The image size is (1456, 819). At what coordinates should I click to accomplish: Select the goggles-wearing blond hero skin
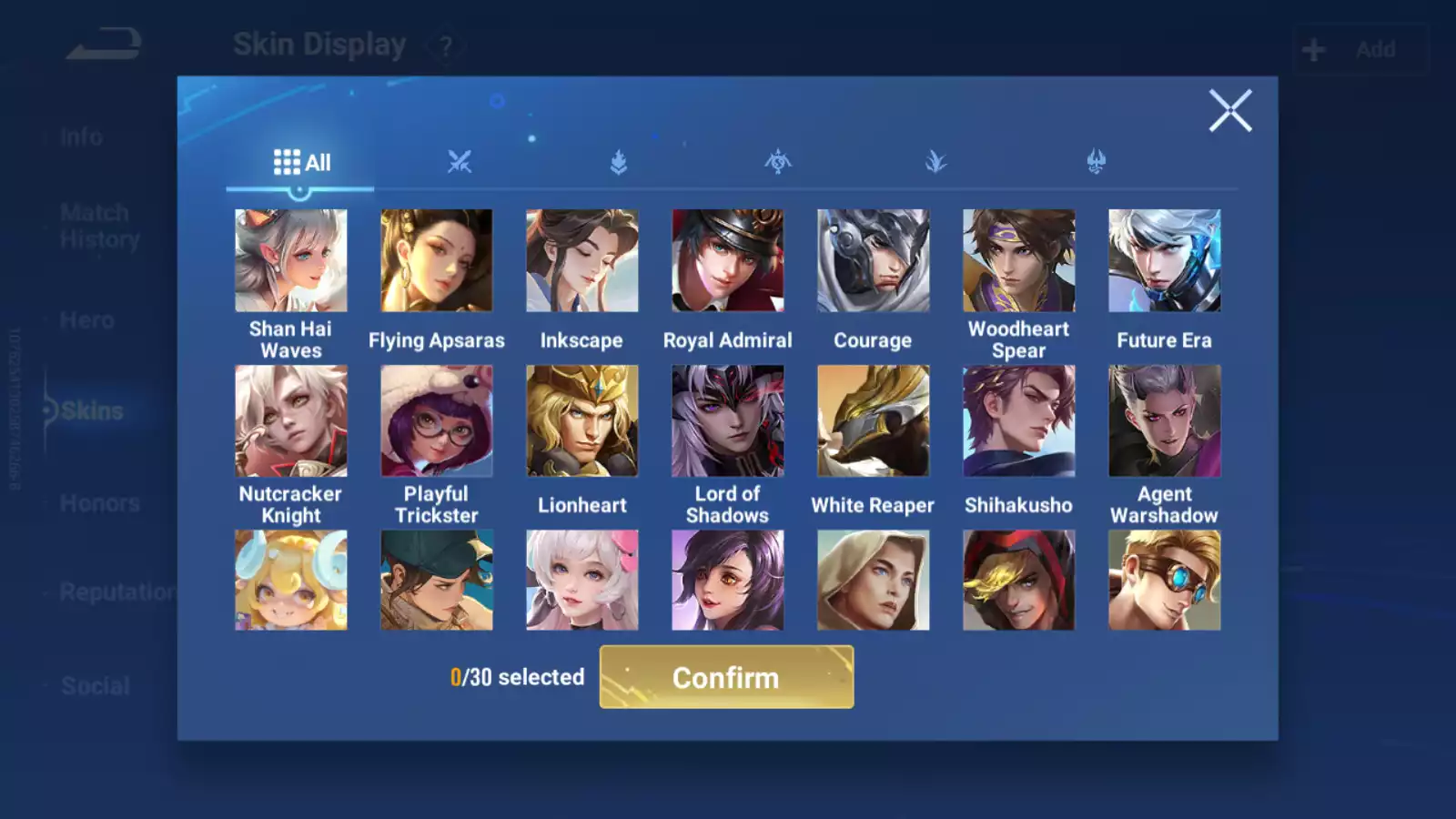pos(1164,581)
